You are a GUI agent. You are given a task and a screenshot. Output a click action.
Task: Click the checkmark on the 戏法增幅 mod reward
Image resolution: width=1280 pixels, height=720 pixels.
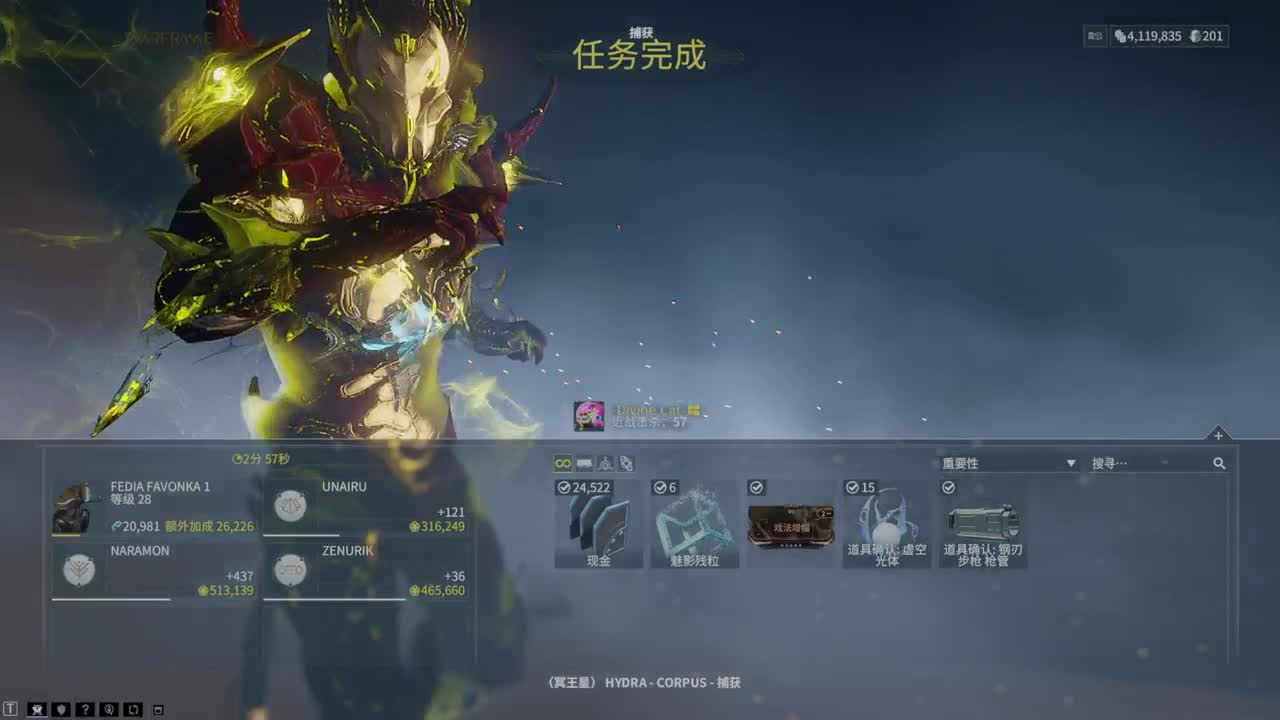(x=754, y=488)
